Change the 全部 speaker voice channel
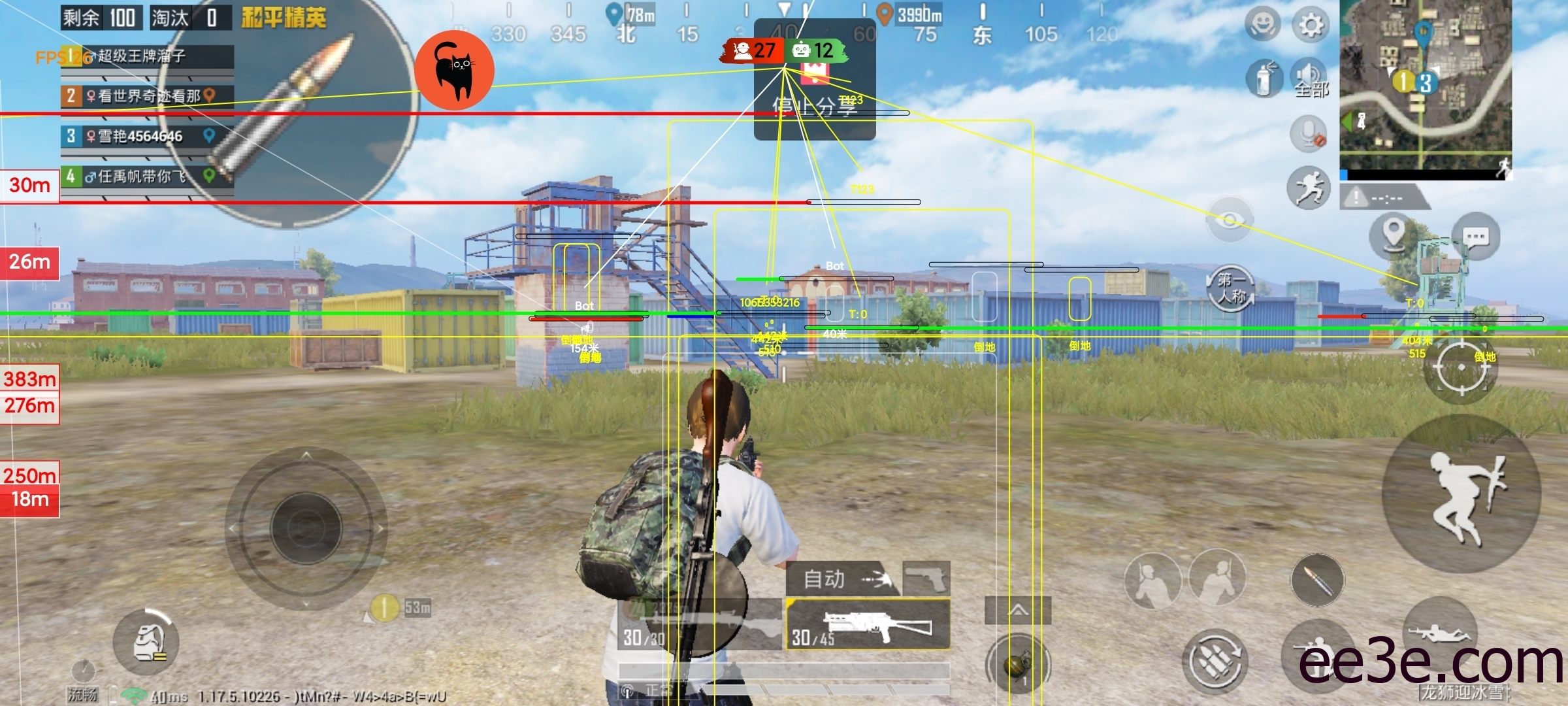This screenshot has width=1568, height=706. [x=1310, y=78]
